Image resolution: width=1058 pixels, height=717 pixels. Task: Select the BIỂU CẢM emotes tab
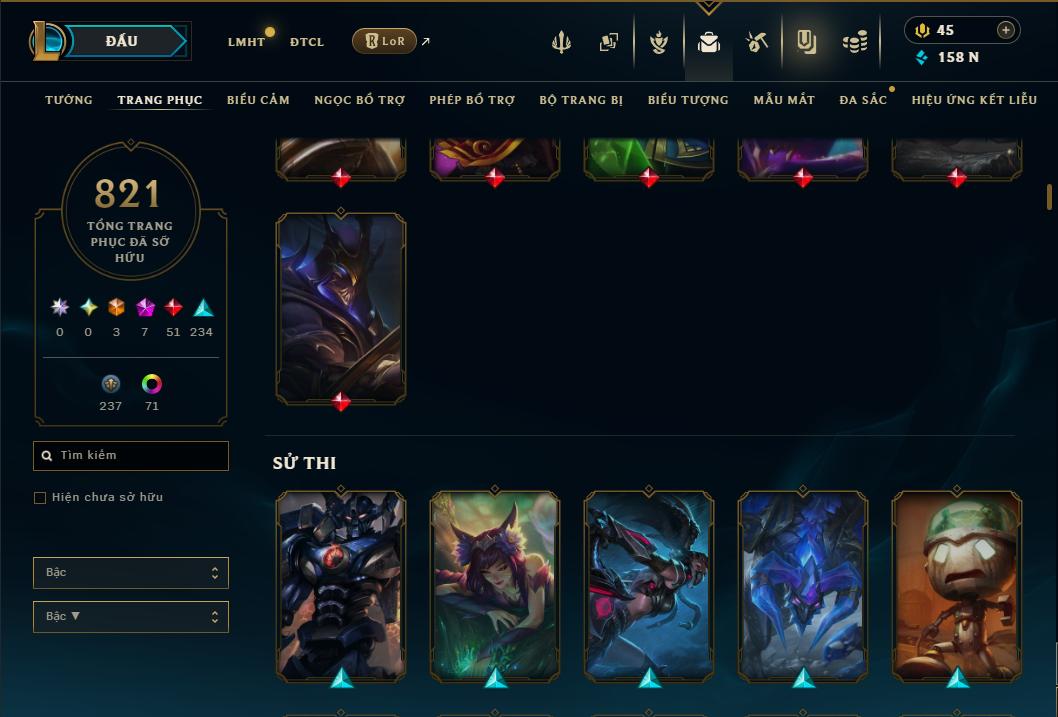click(258, 100)
